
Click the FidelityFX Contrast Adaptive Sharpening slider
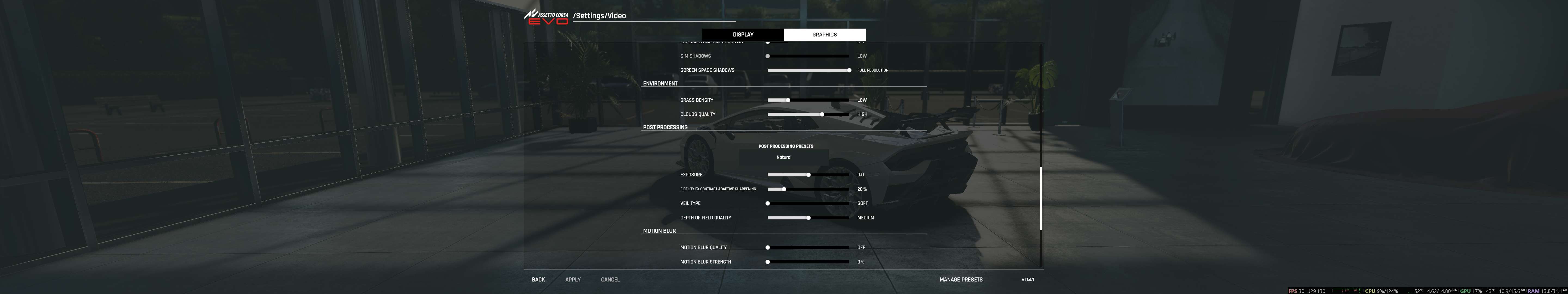(x=808, y=189)
